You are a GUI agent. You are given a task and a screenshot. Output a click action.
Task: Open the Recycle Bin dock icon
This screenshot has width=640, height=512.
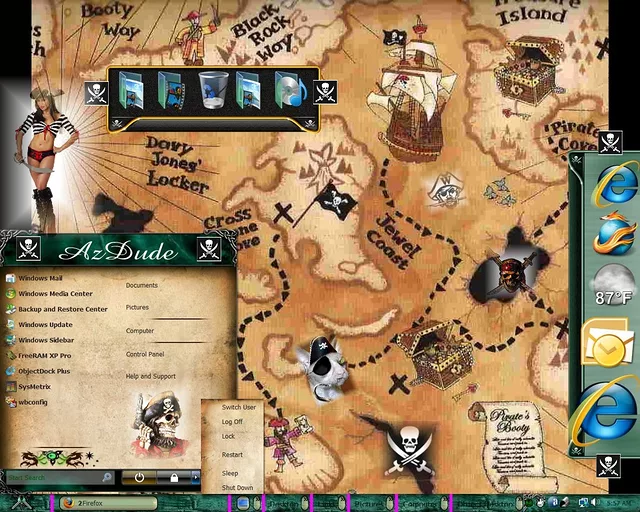[211, 90]
